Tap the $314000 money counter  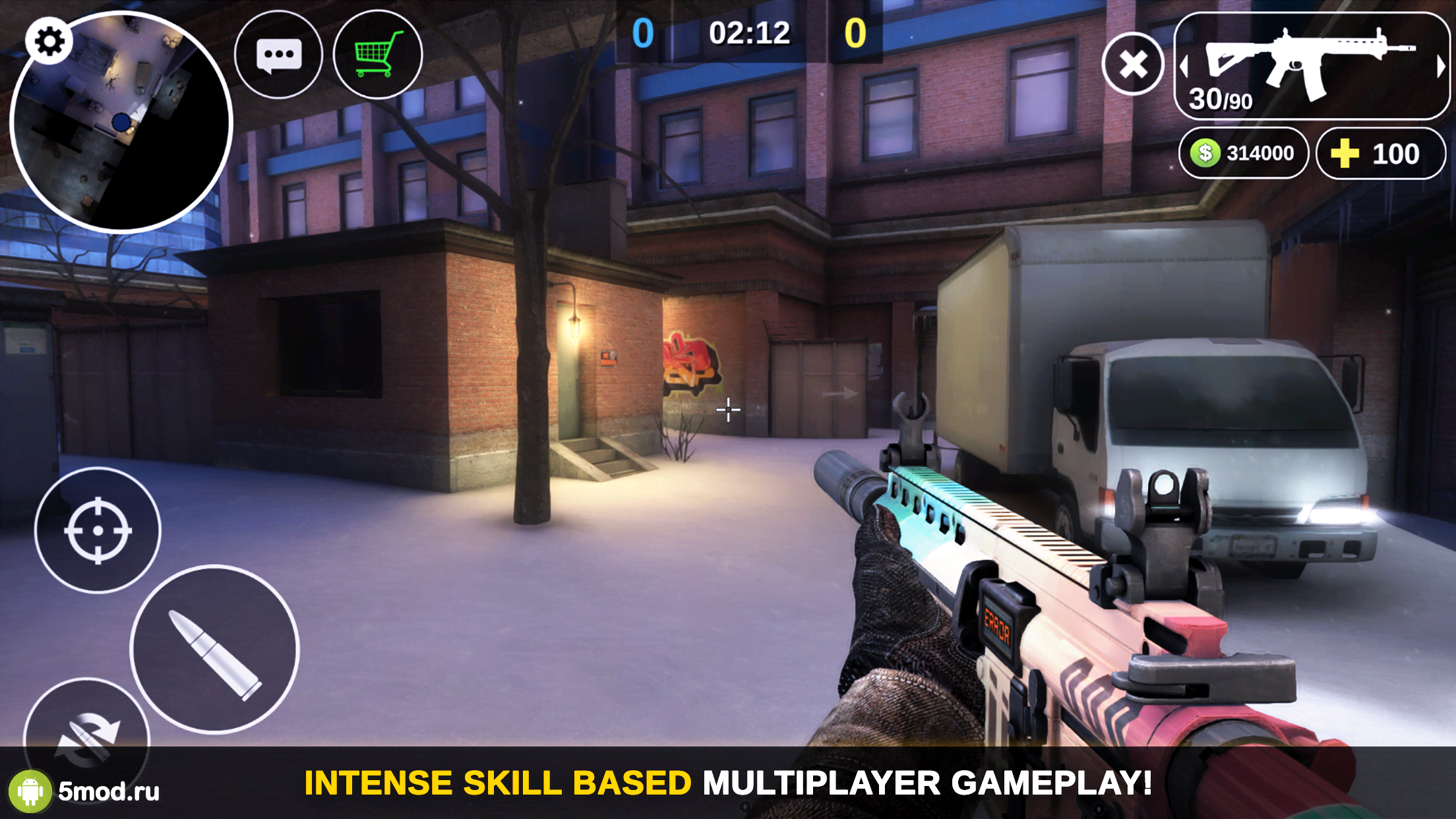pyautogui.click(x=1243, y=154)
